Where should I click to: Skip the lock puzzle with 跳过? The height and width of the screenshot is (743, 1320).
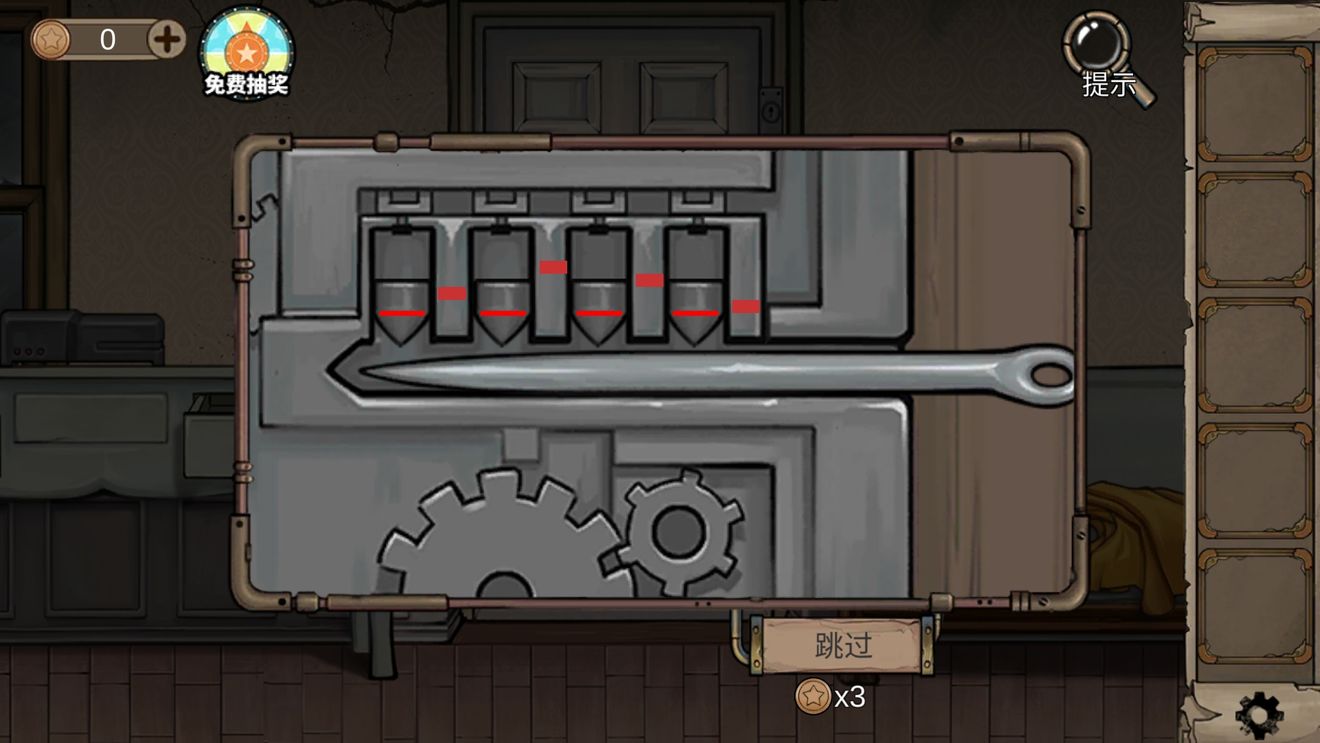click(x=843, y=645)
